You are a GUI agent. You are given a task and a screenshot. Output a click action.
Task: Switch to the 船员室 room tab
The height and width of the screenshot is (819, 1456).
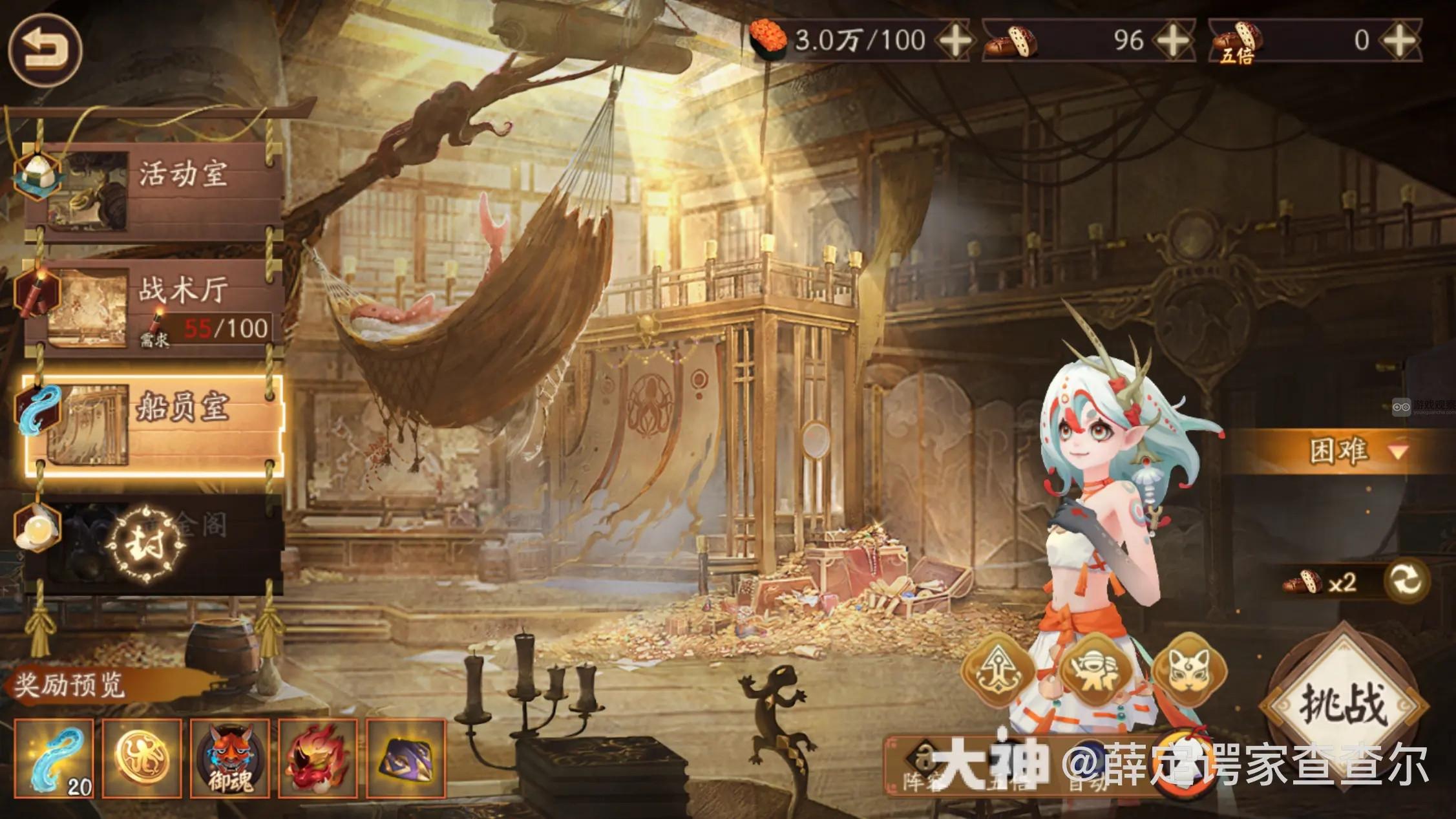tap(155, 425)
